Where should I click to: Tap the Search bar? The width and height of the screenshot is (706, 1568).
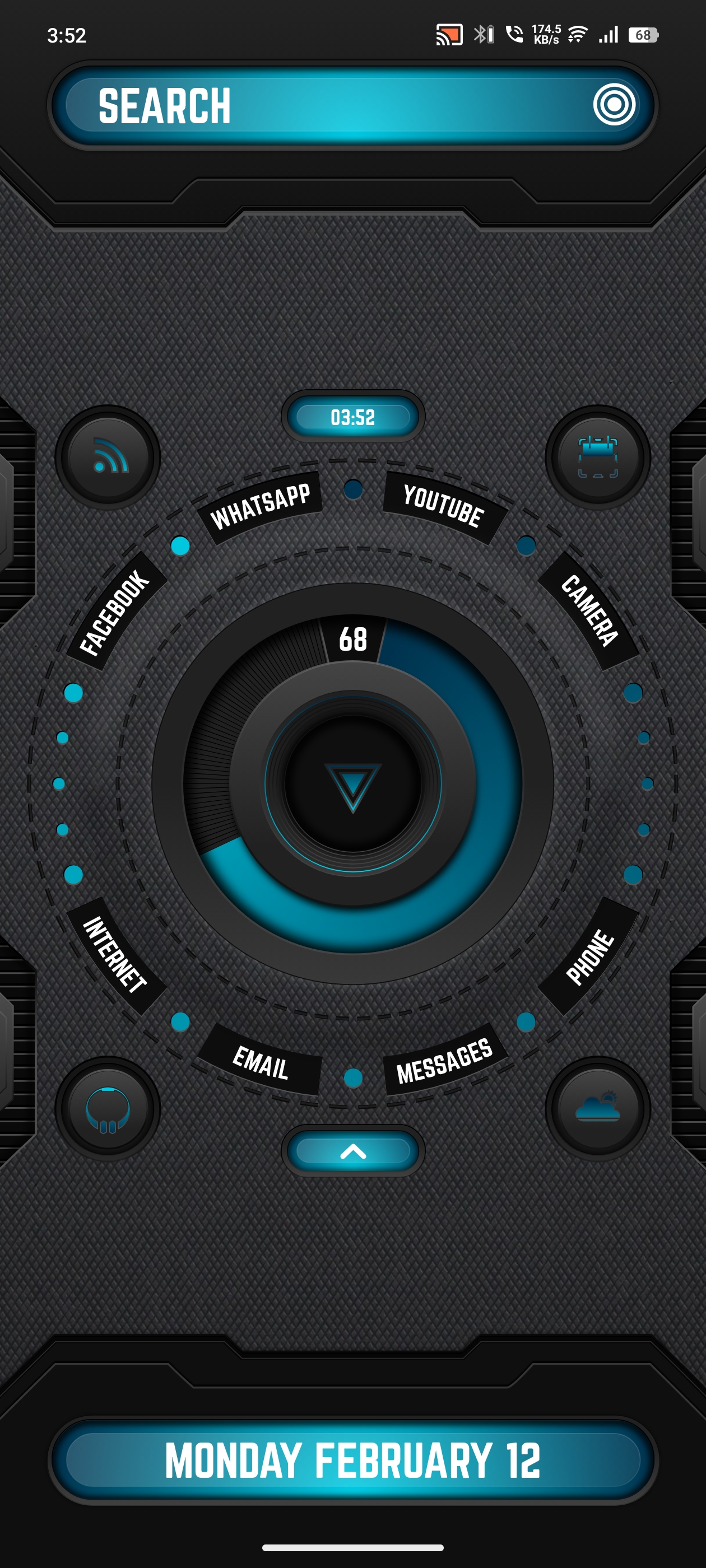click(x=329, y=105)
